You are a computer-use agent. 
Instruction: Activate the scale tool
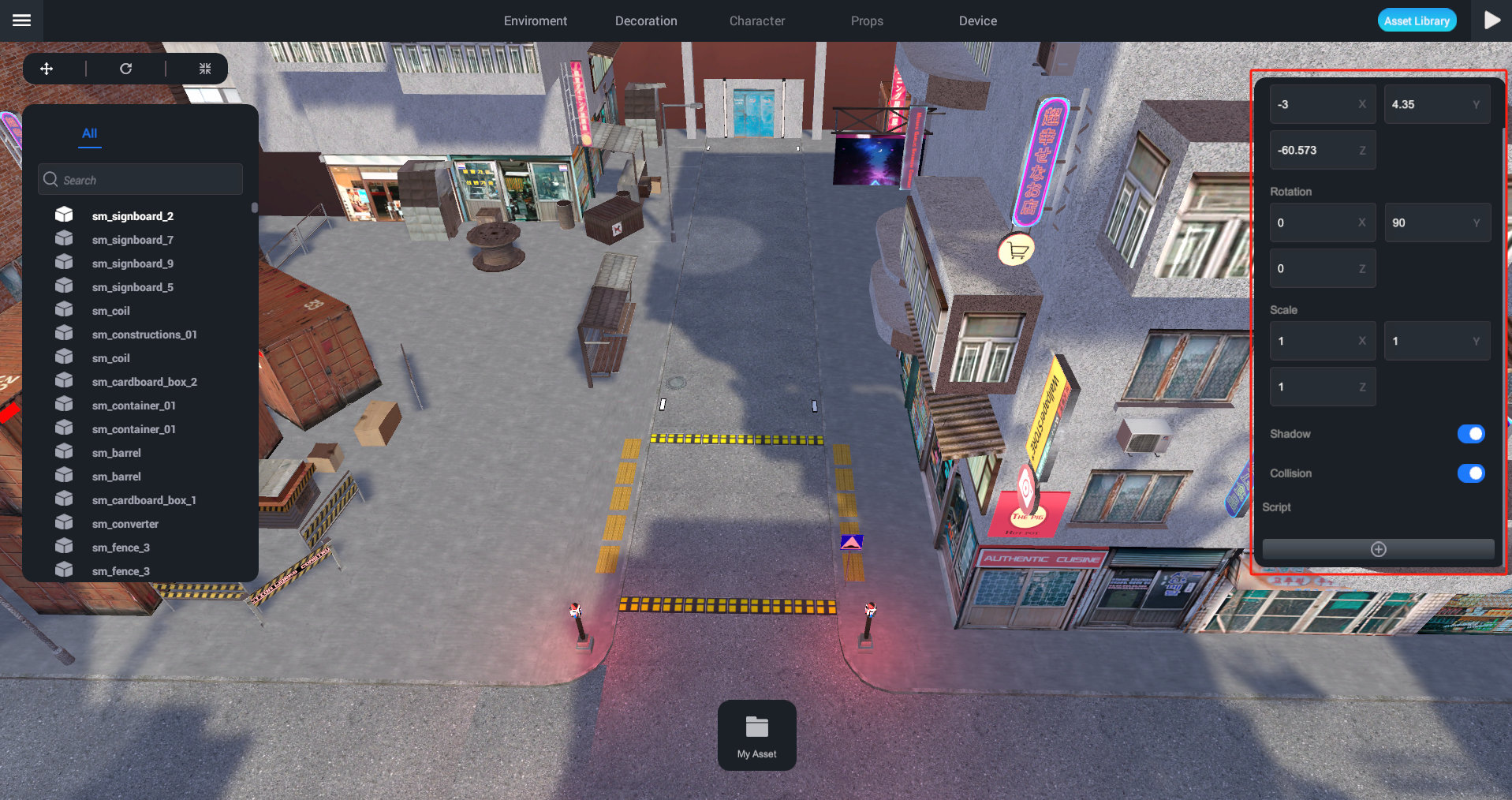click(205, 69)
